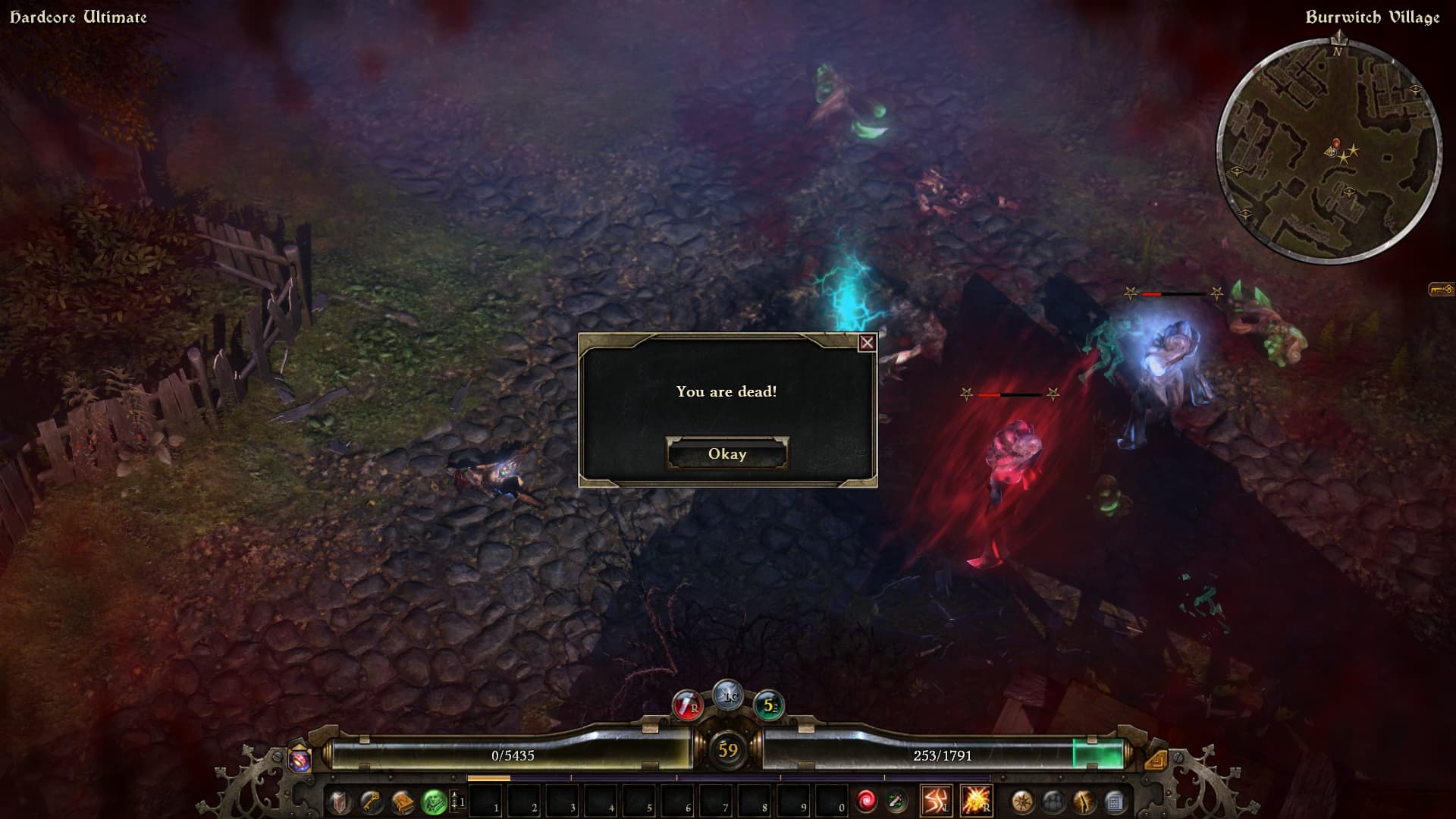
Task: Open the quest journal book icon
Action: pyautogui.click(x=402, y=802)
